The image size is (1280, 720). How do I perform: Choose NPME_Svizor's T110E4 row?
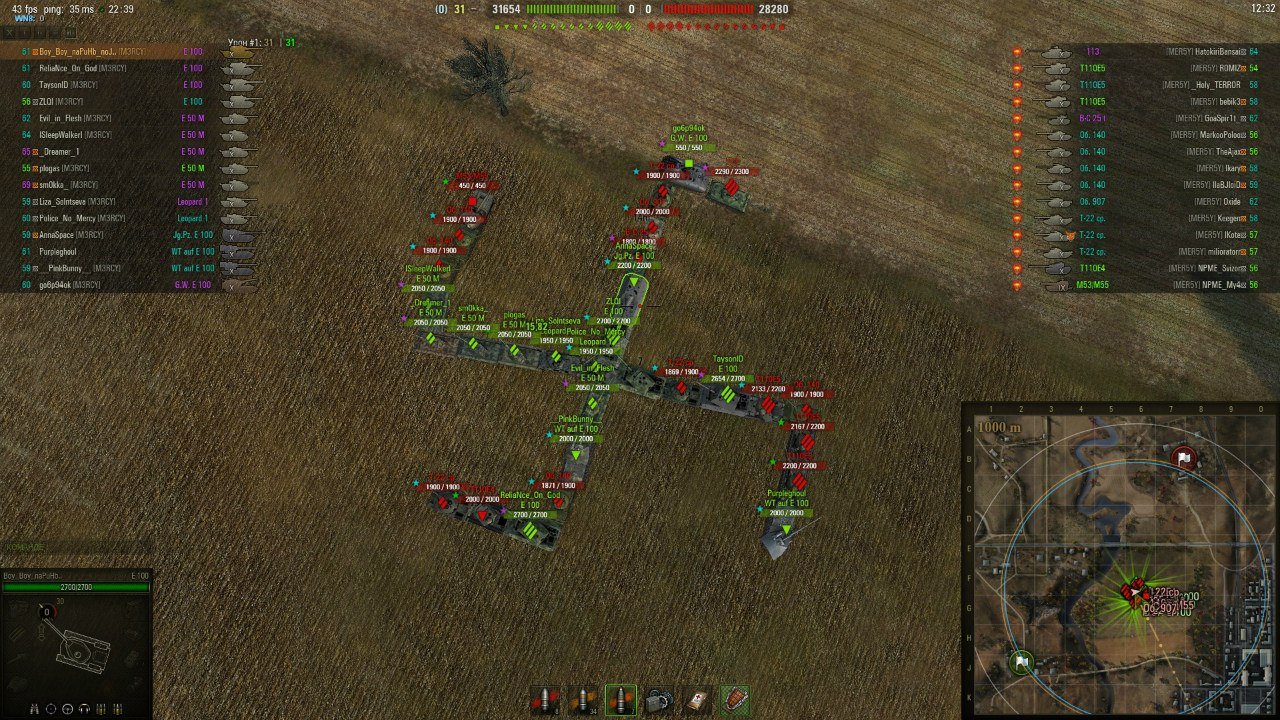tap(1140, 268)
